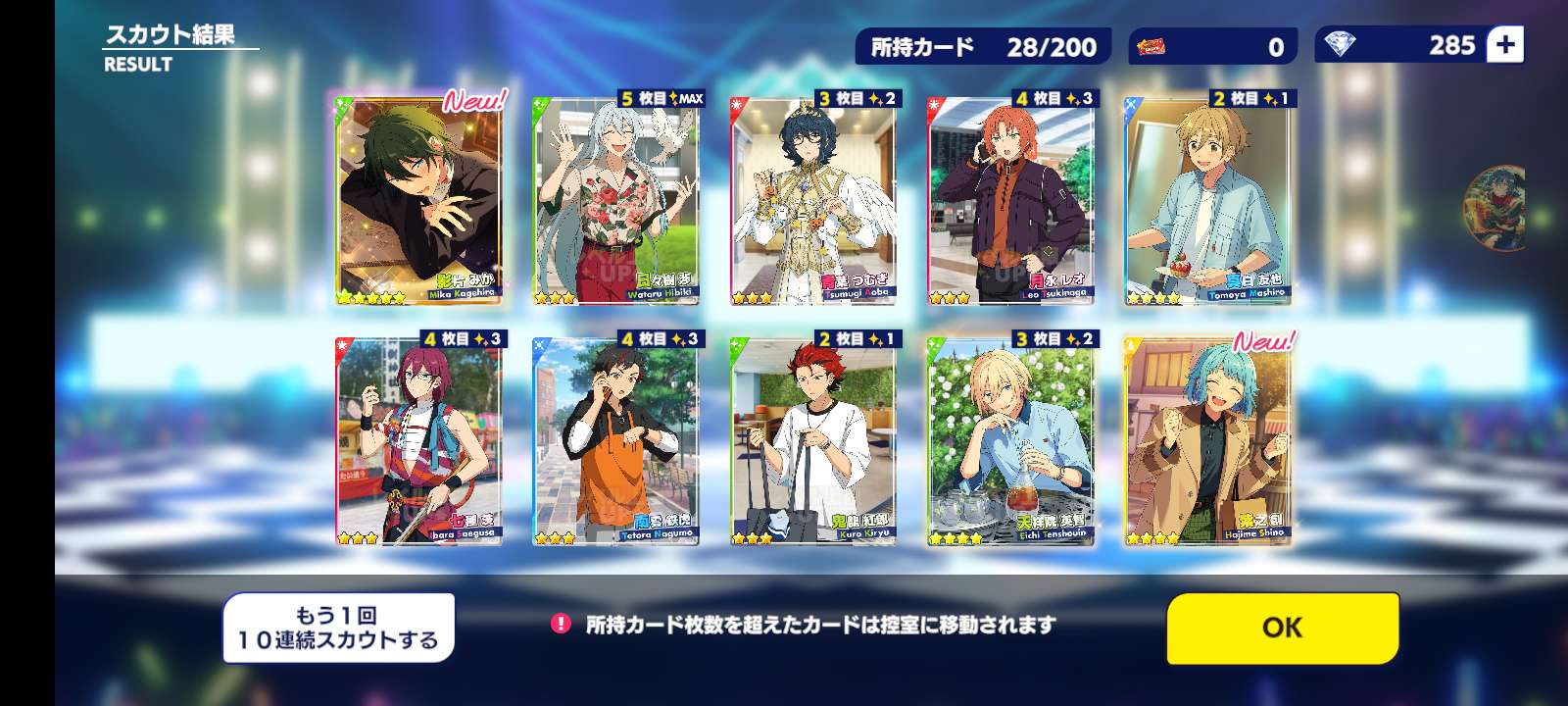This screenshot has height=706, width=1568.
Task: Scout 10 more times with もう1回 button
Action: pyautogui.click(x=338, y=629)
